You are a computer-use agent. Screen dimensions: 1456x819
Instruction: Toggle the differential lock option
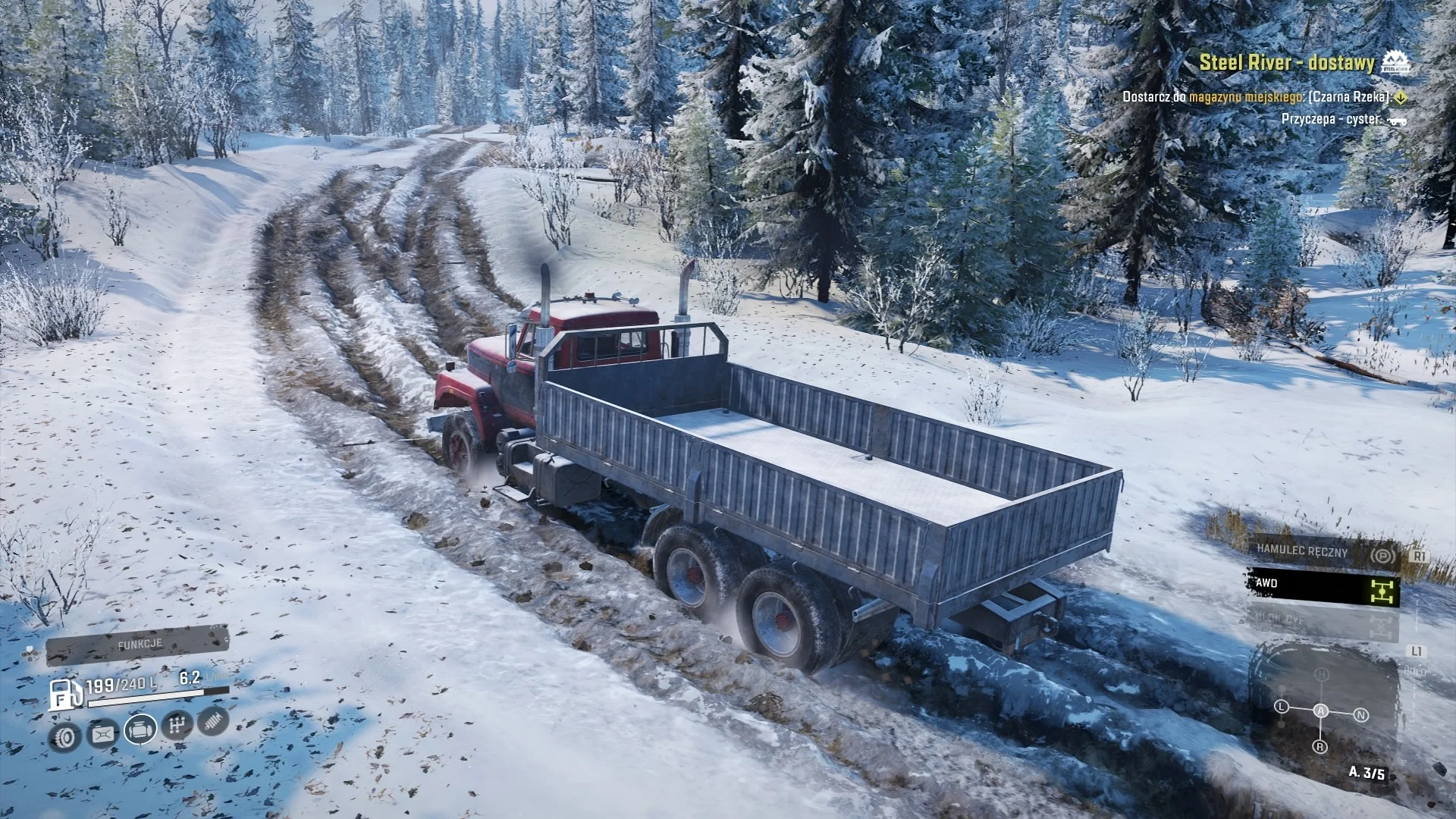[x=1323, y=622]
